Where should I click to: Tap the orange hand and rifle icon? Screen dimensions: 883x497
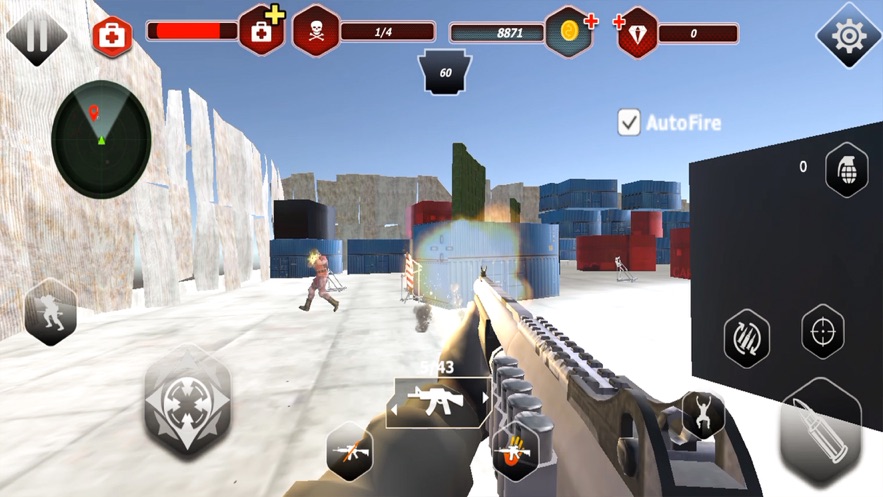click(515, 451)
